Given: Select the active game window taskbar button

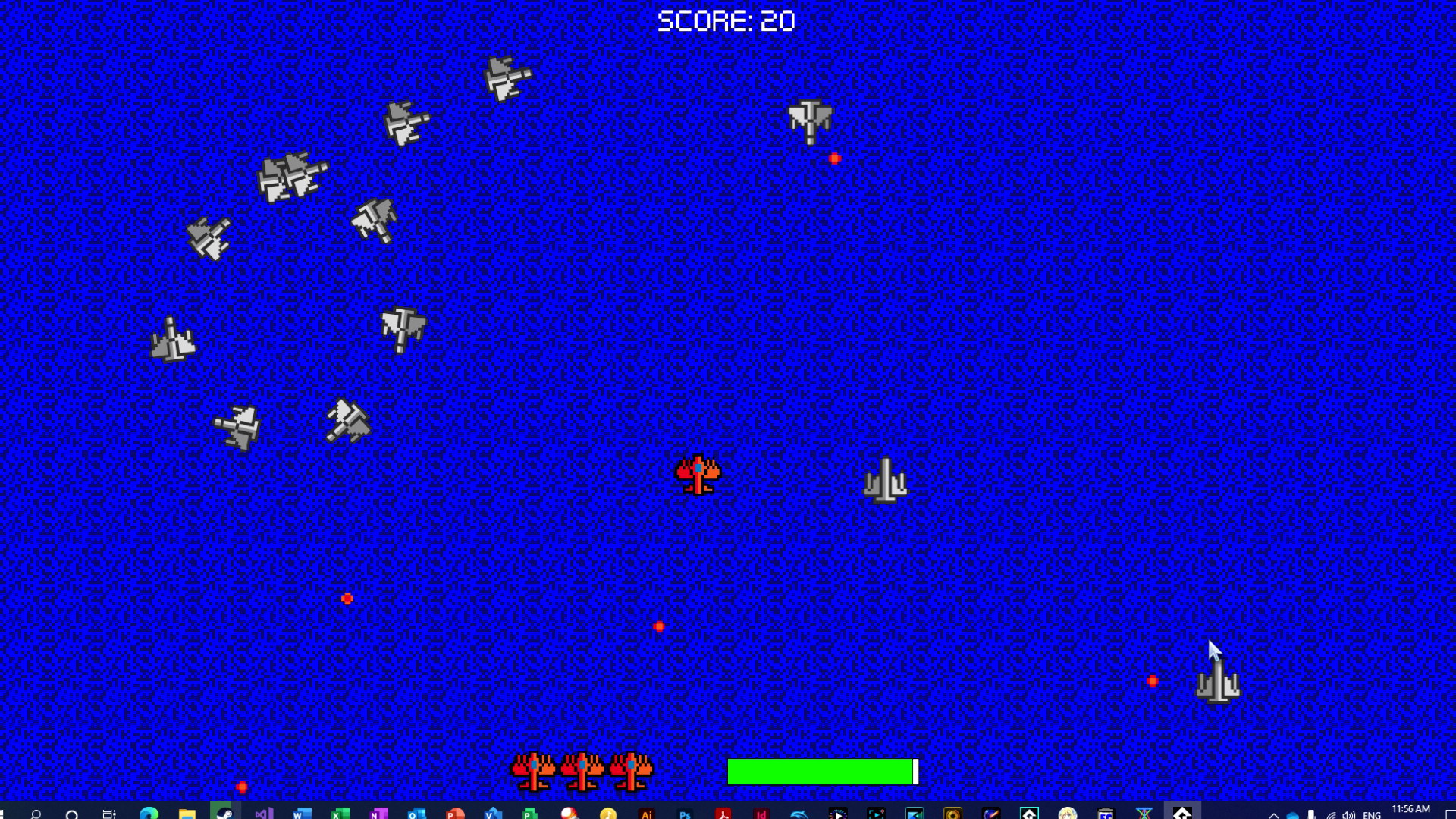Looking at the screenshot, I should [x=1183, y=808].
